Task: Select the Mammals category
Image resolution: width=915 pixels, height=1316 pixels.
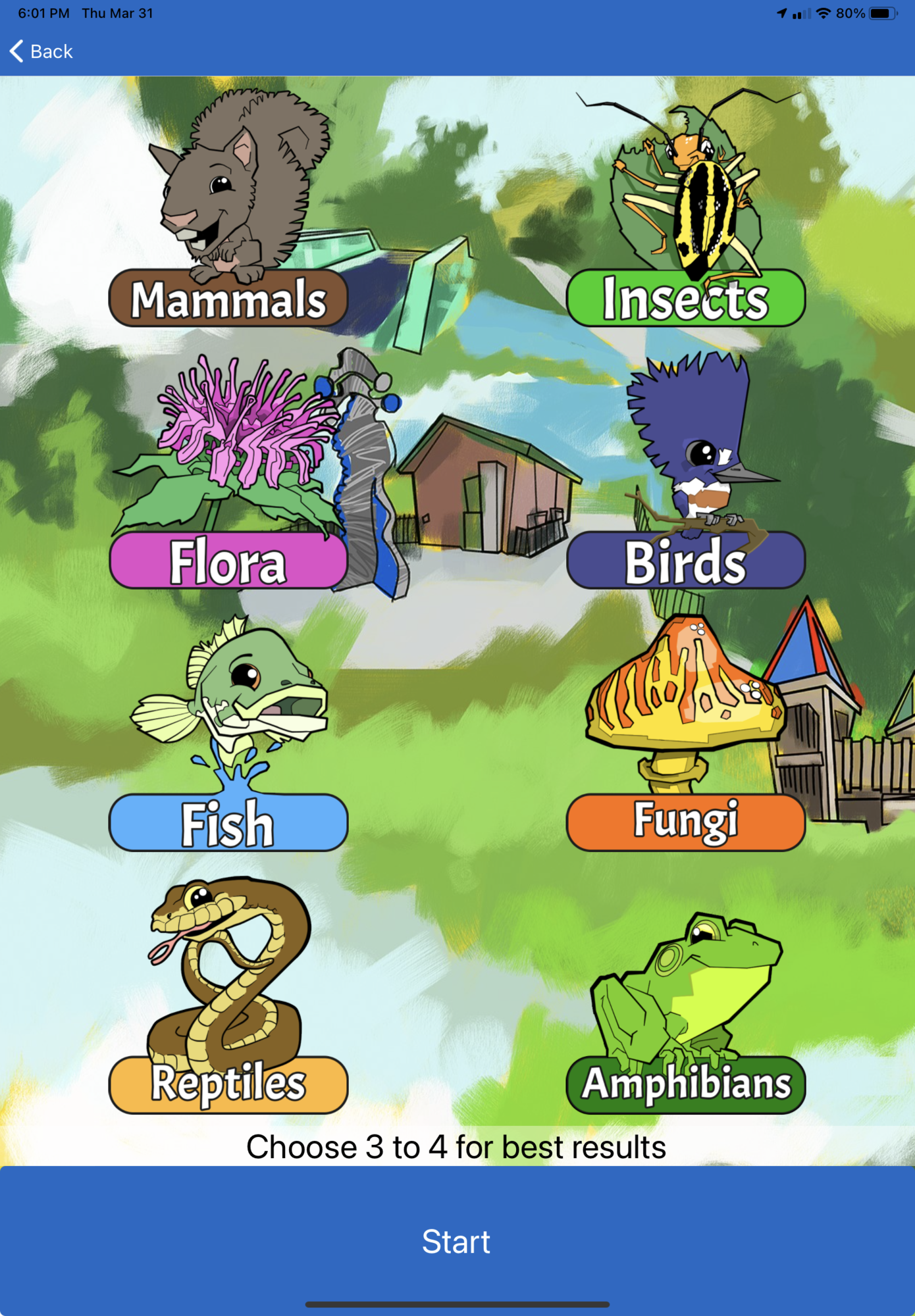Action: point(228,298)
